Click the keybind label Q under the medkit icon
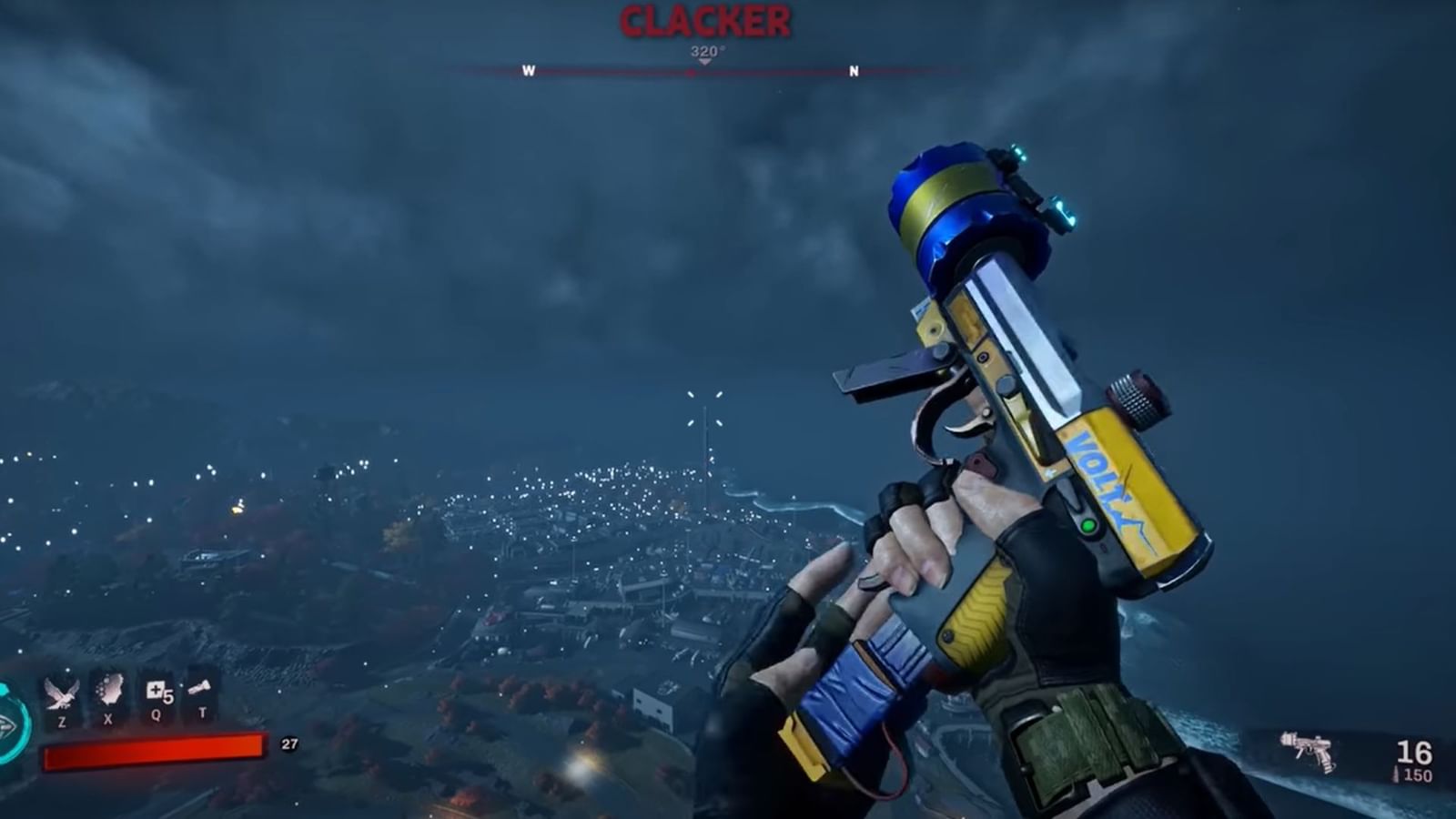The width and height of the screenshot is (1456, 819). pos(155,716)
